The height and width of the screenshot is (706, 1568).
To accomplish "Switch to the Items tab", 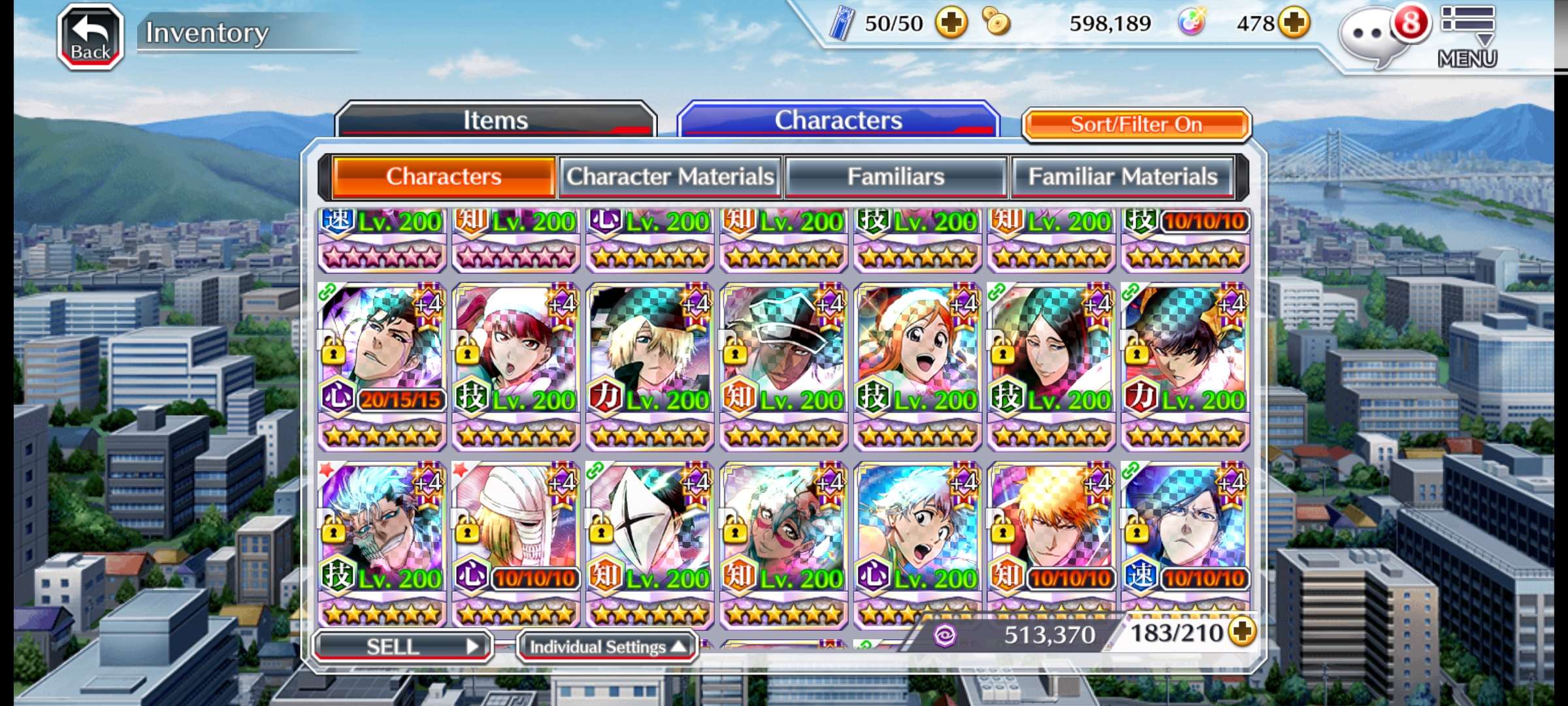I will 495,120.
